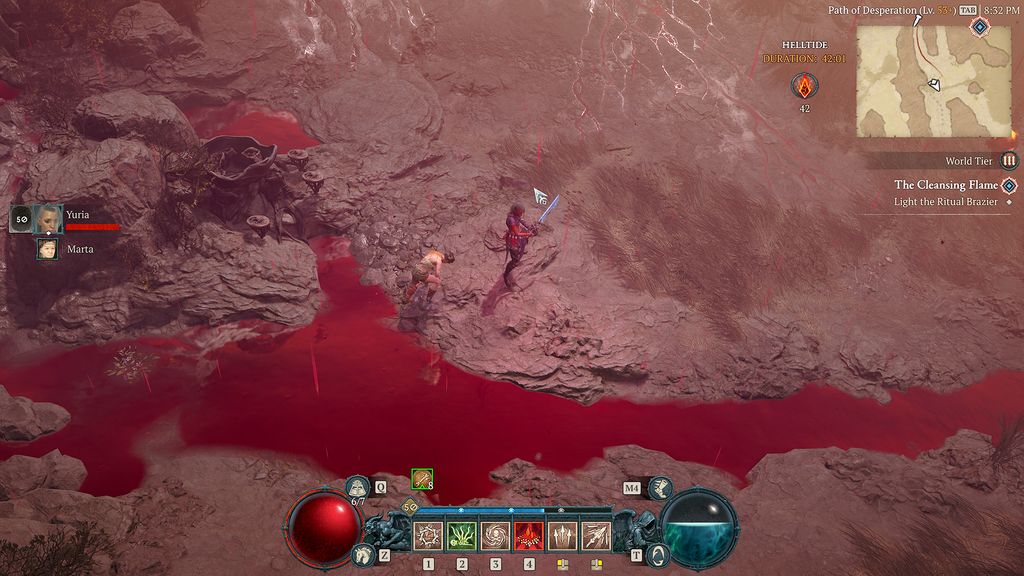Select Yuria's party portrait
The image size is (1024, 576).
(x=47, y=217)
